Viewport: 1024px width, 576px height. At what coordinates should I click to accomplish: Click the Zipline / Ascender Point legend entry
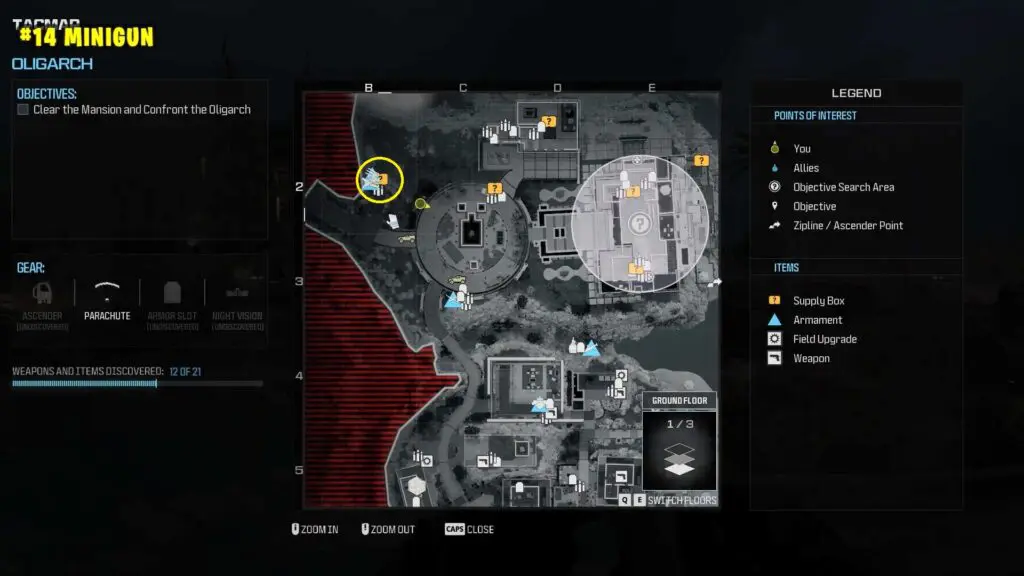coord(847,225)
